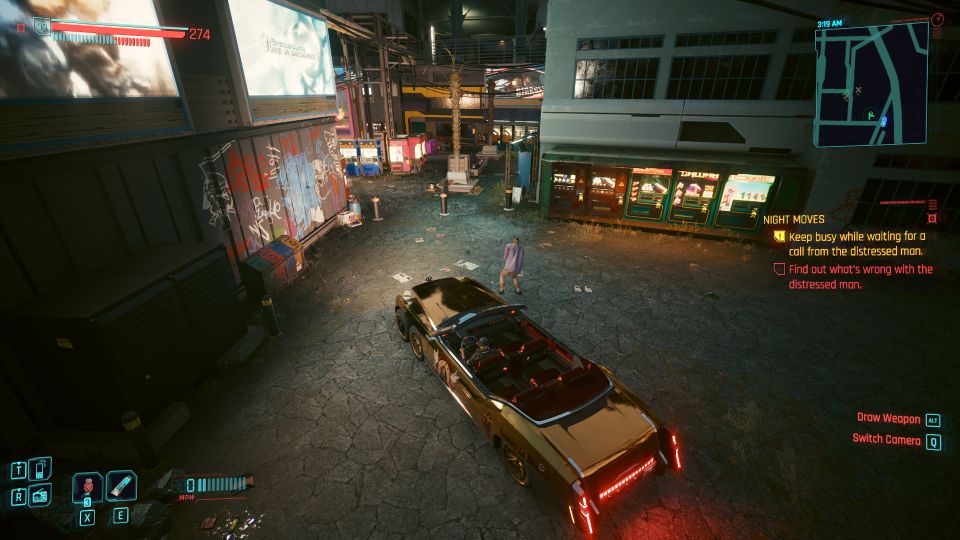
Task: Click the player arrow on the minimap
Action: (x=872, y=116)
